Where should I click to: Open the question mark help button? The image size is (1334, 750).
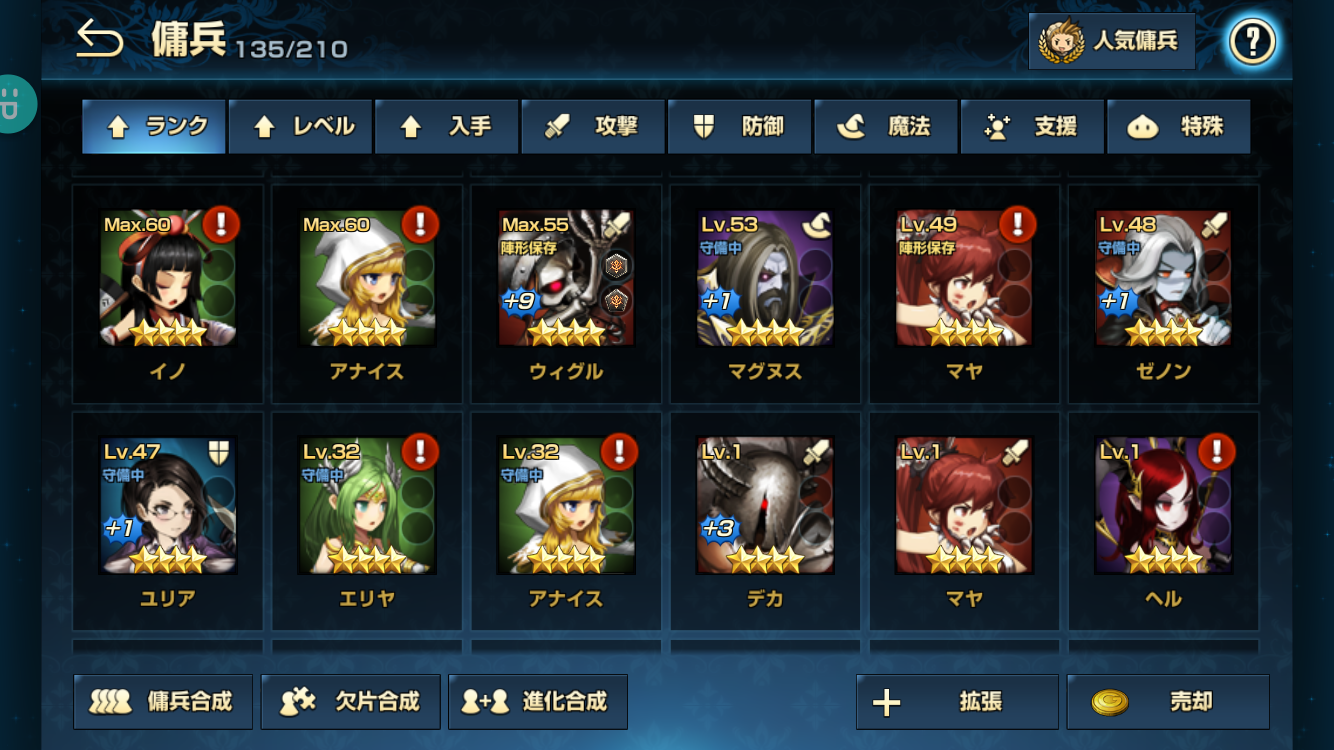[x=1252, y=42]
